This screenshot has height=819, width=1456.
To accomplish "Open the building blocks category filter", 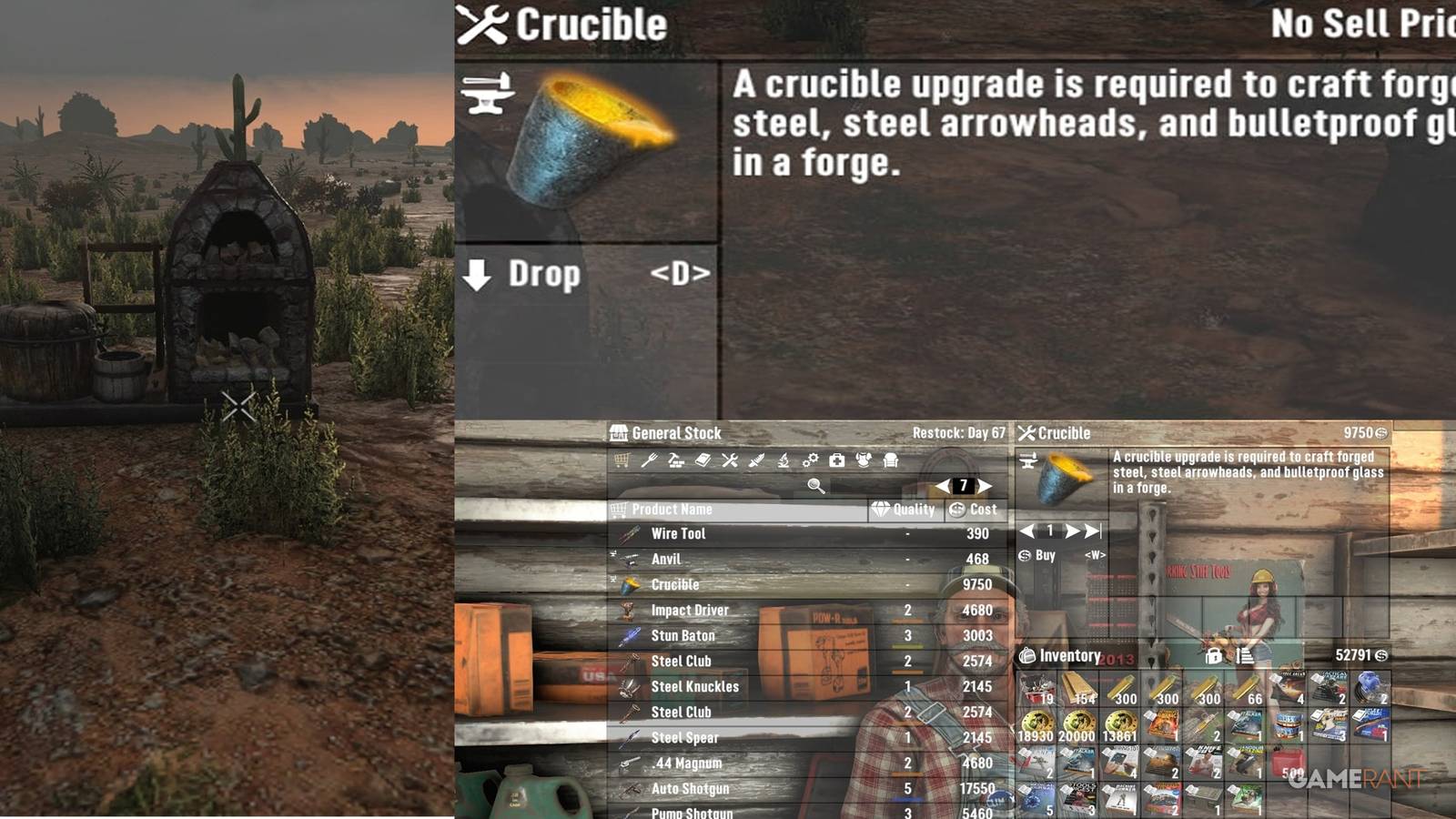I will 676,460.
